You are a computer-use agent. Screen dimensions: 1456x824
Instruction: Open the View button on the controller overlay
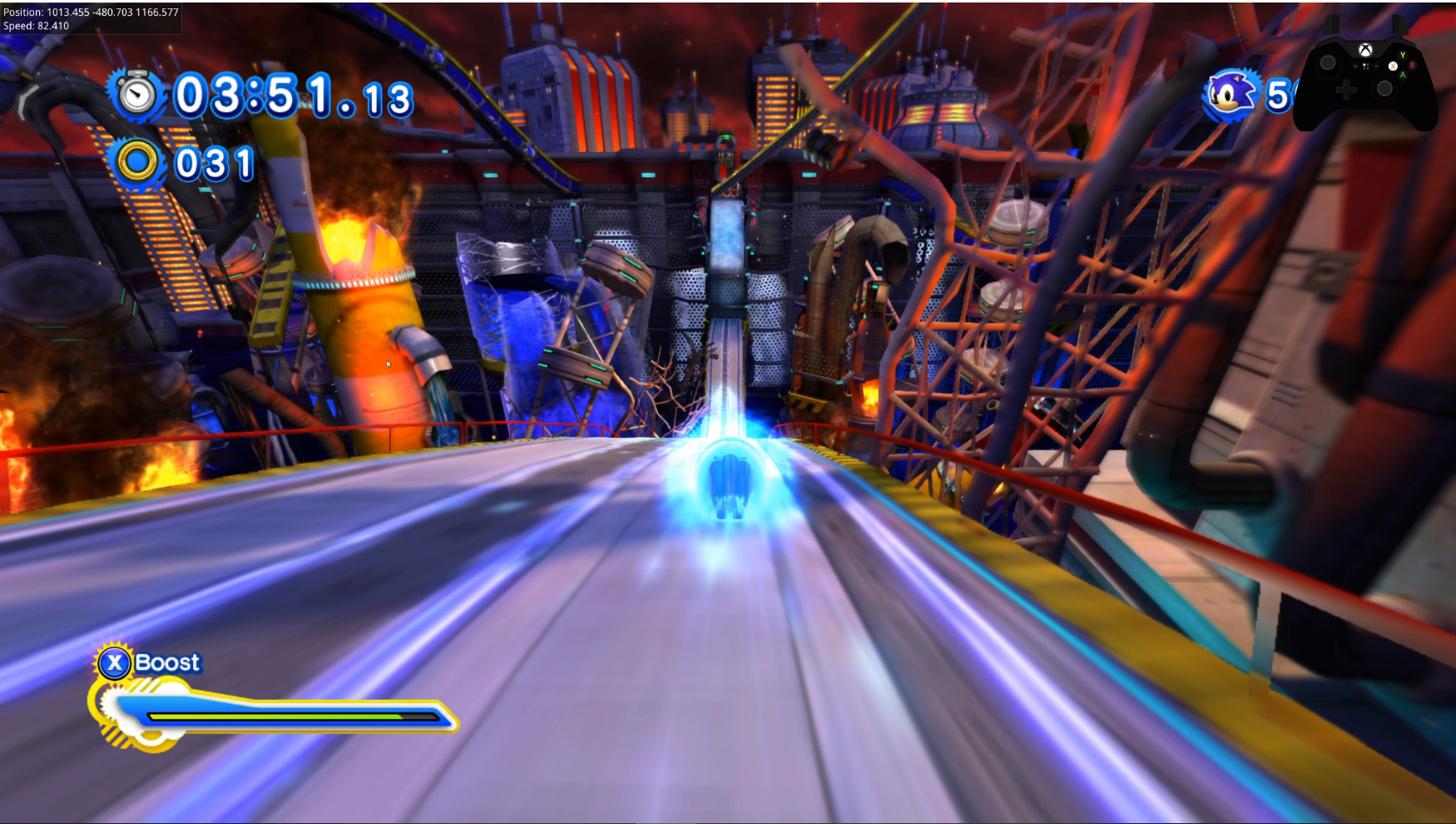(1356, 66)
